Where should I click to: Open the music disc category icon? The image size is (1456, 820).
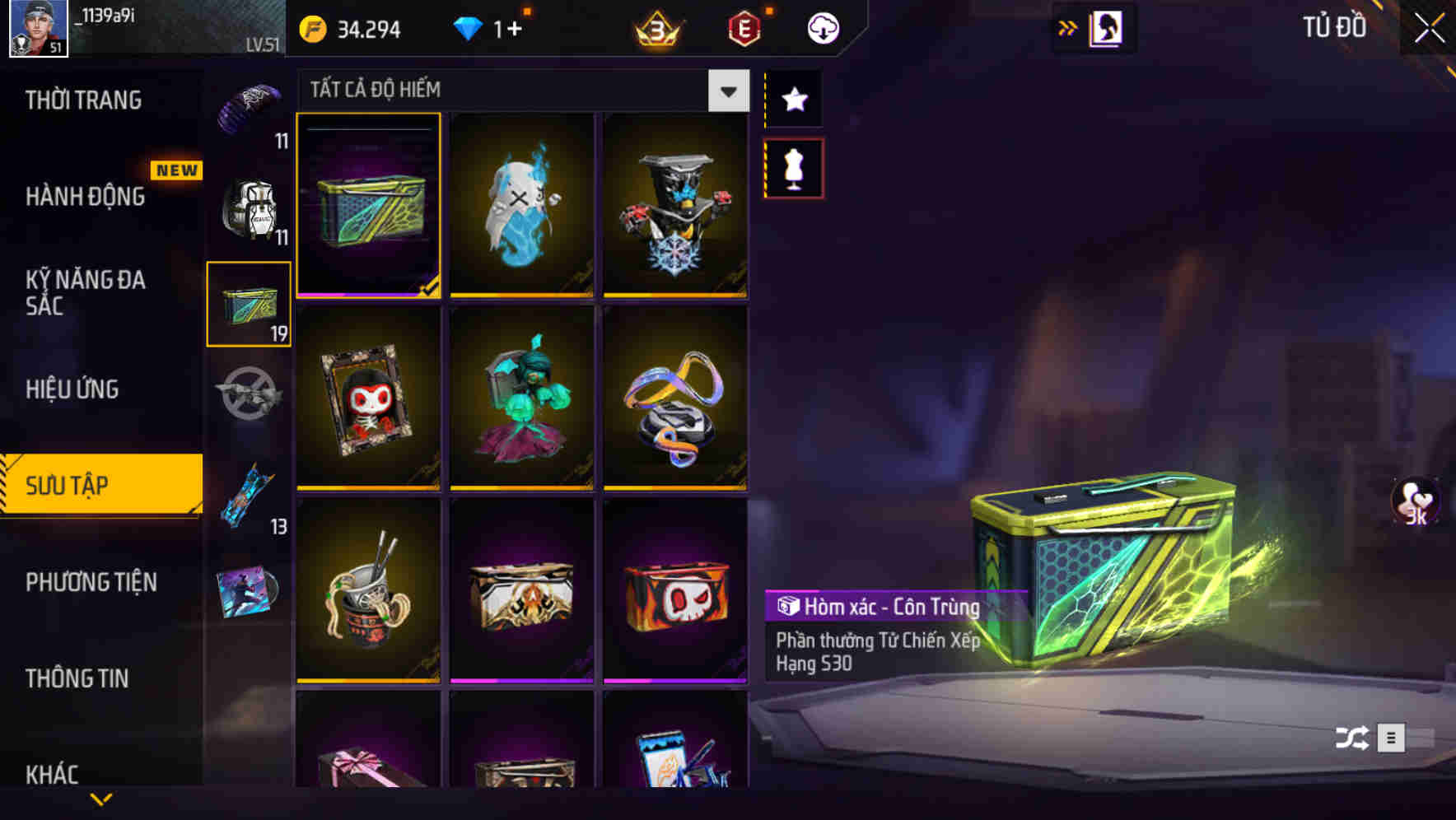pos(250,591)
